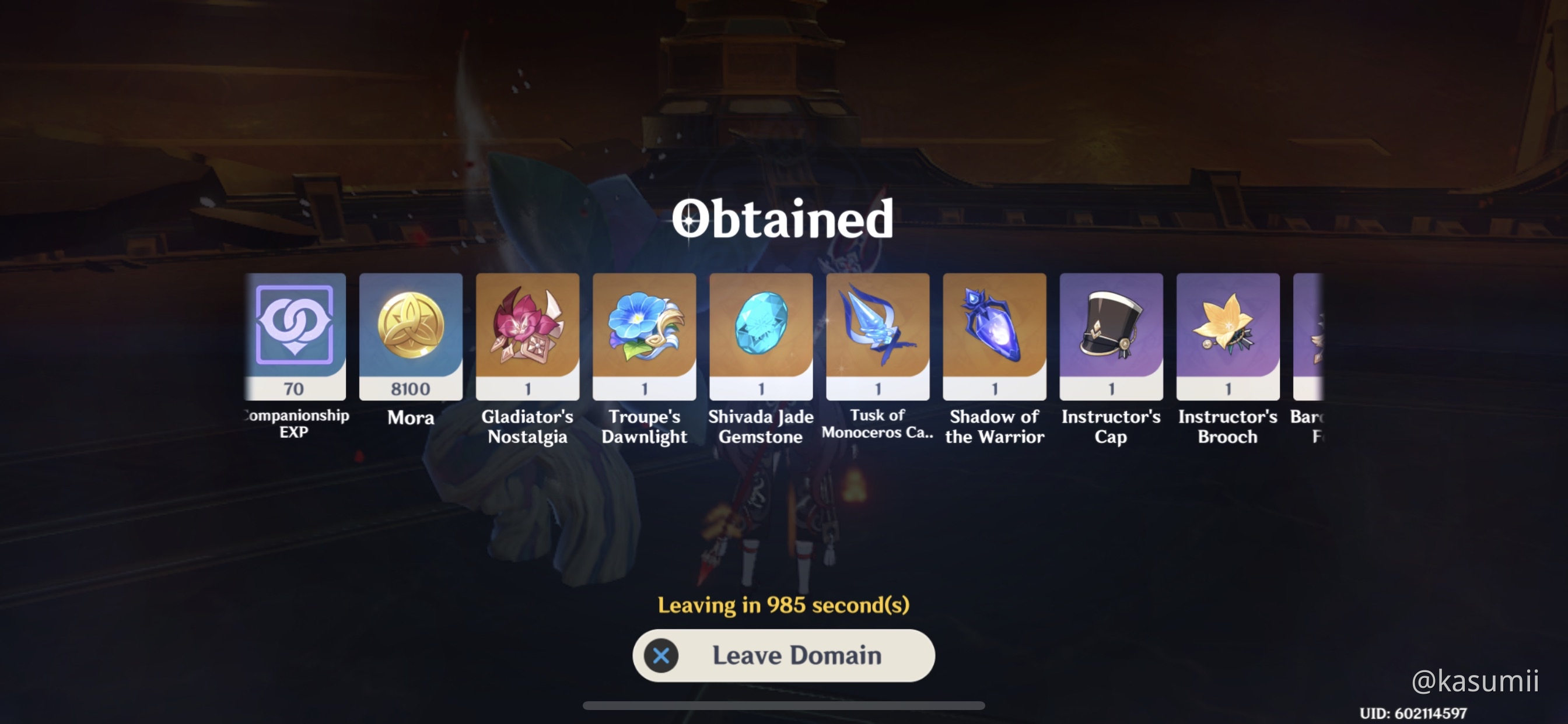Image resolution: width=1568 pixels, height=724 pixels.
Task: Click the Leaving in 985 seconds countdown text
Action: (x=783, y=604)
